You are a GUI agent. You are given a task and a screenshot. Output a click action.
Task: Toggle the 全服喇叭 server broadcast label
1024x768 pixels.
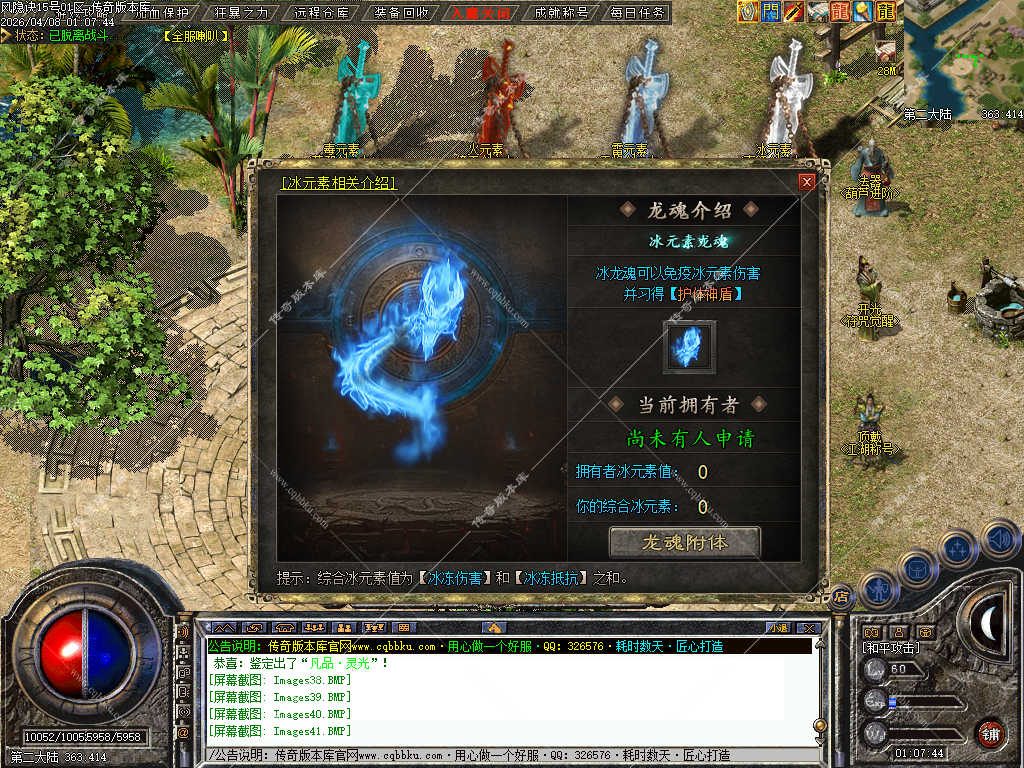click(195, 36)
